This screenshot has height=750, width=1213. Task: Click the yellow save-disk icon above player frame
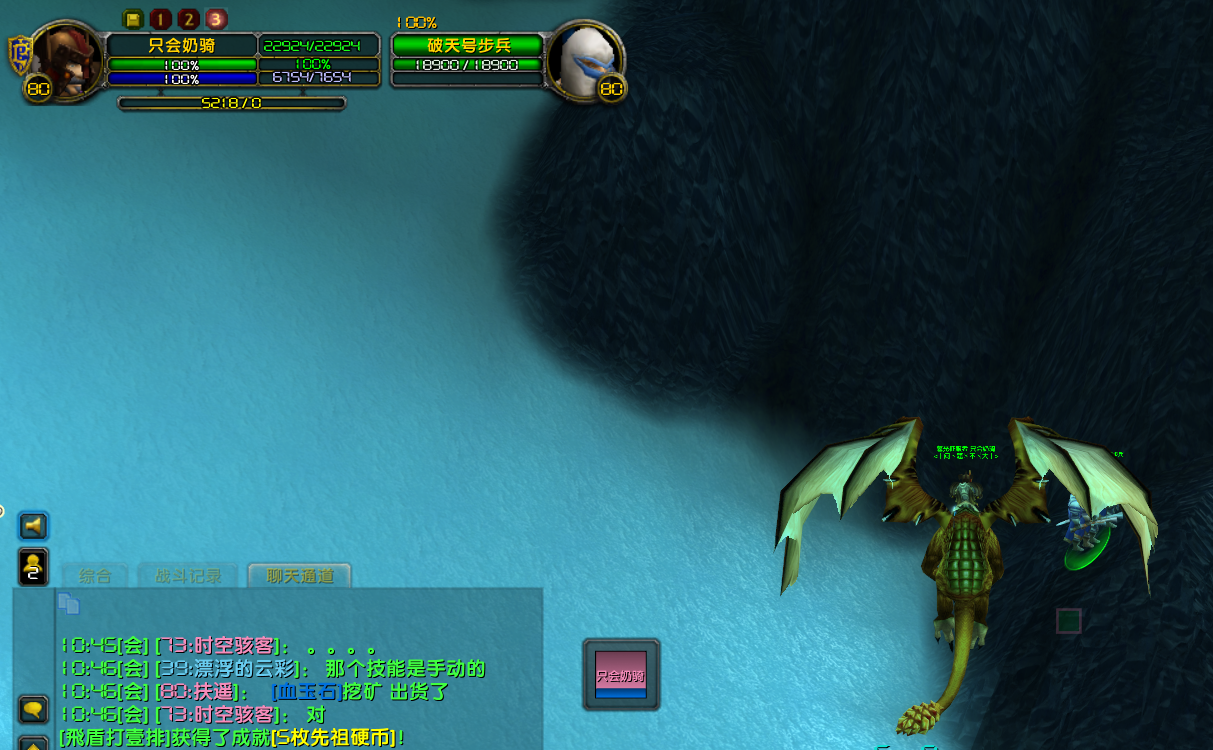point(133,19)
